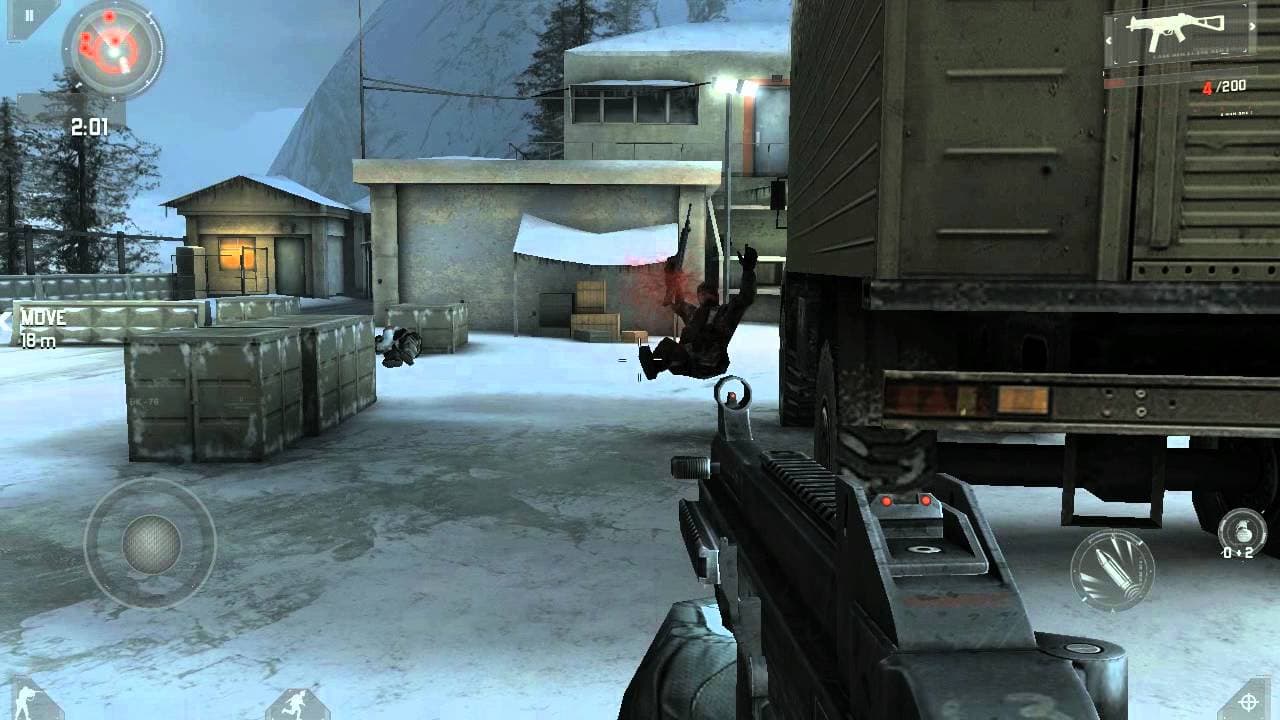Tap the grenade count 0 + 2
This screenshot has height=720, width=1280.
(x=1238, y=553)
